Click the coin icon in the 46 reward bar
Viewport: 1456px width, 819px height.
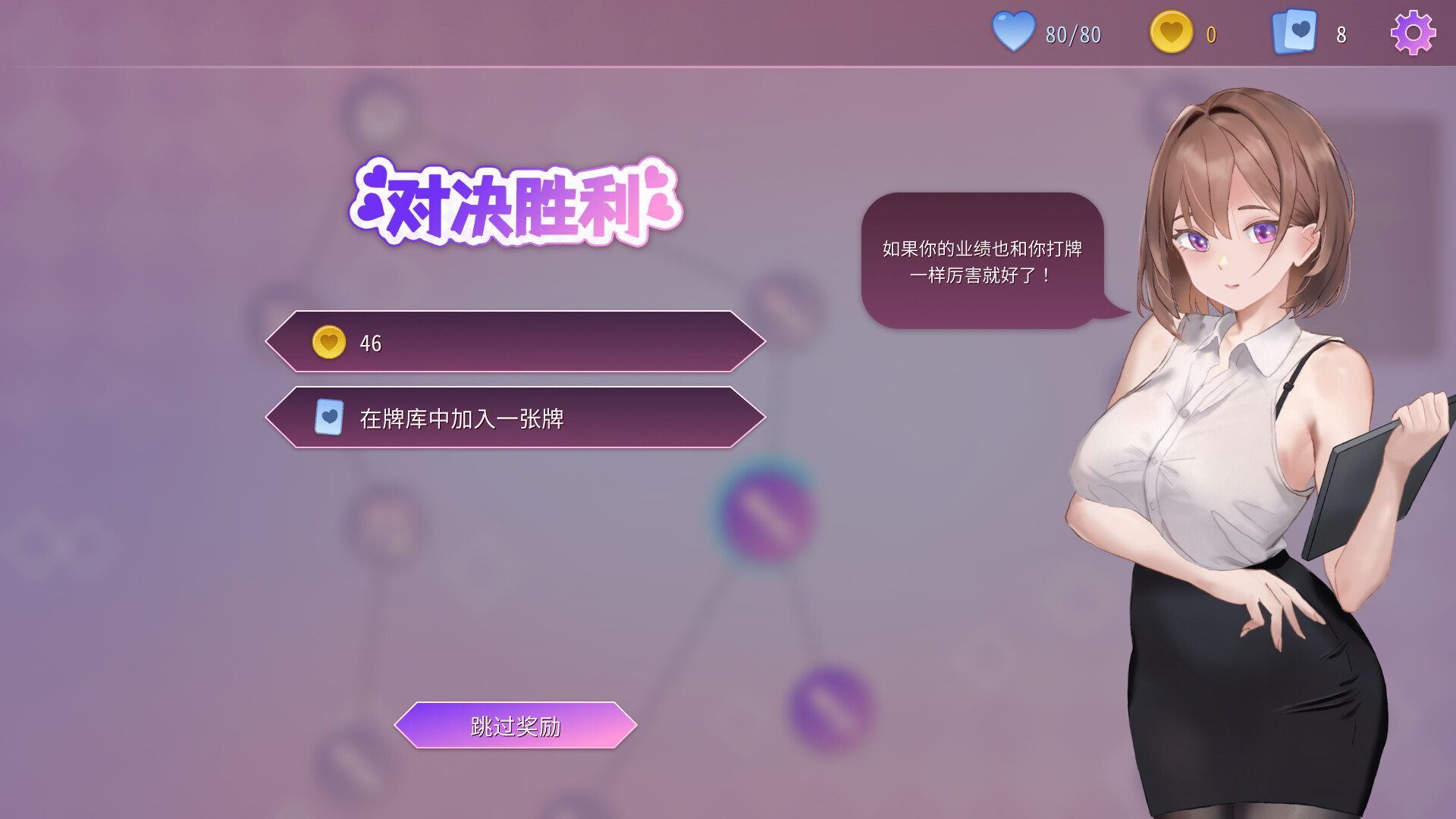pos(328,343)
